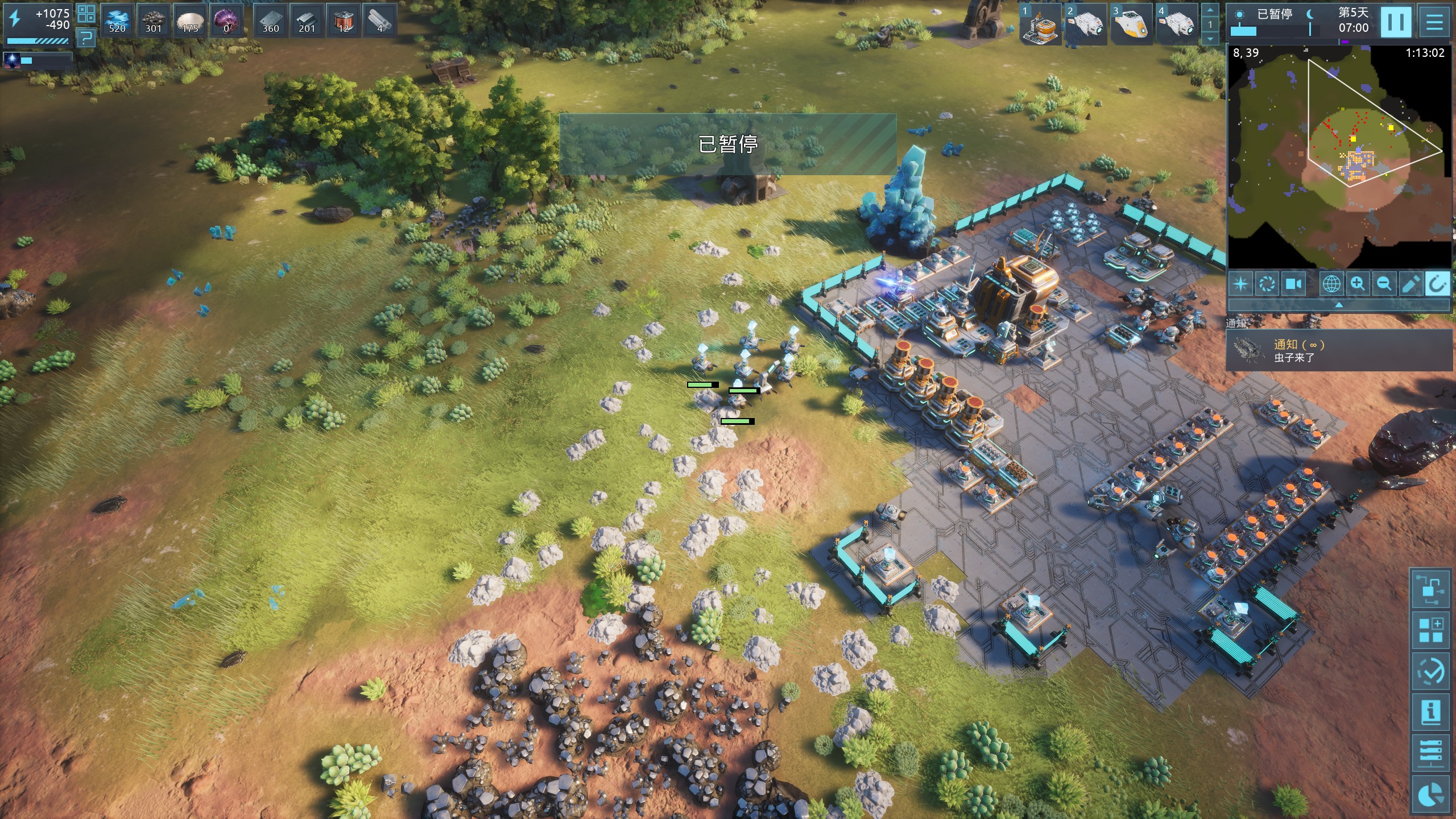Click the question mark help button
1456x819 pixels.
click(x=86, y=38)
